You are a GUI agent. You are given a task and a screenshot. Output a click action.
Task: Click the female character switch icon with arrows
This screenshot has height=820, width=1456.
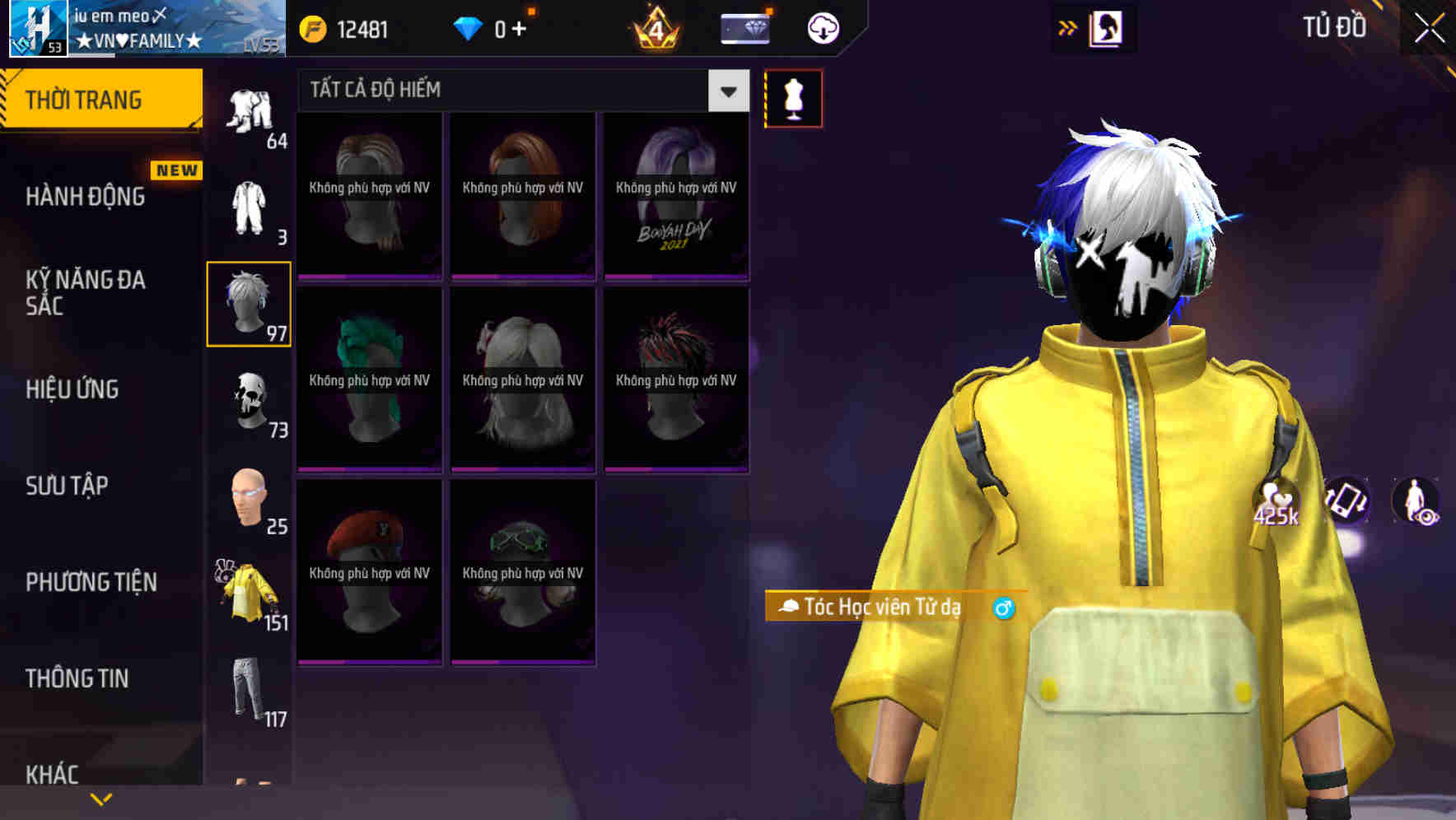[1107, 27]
